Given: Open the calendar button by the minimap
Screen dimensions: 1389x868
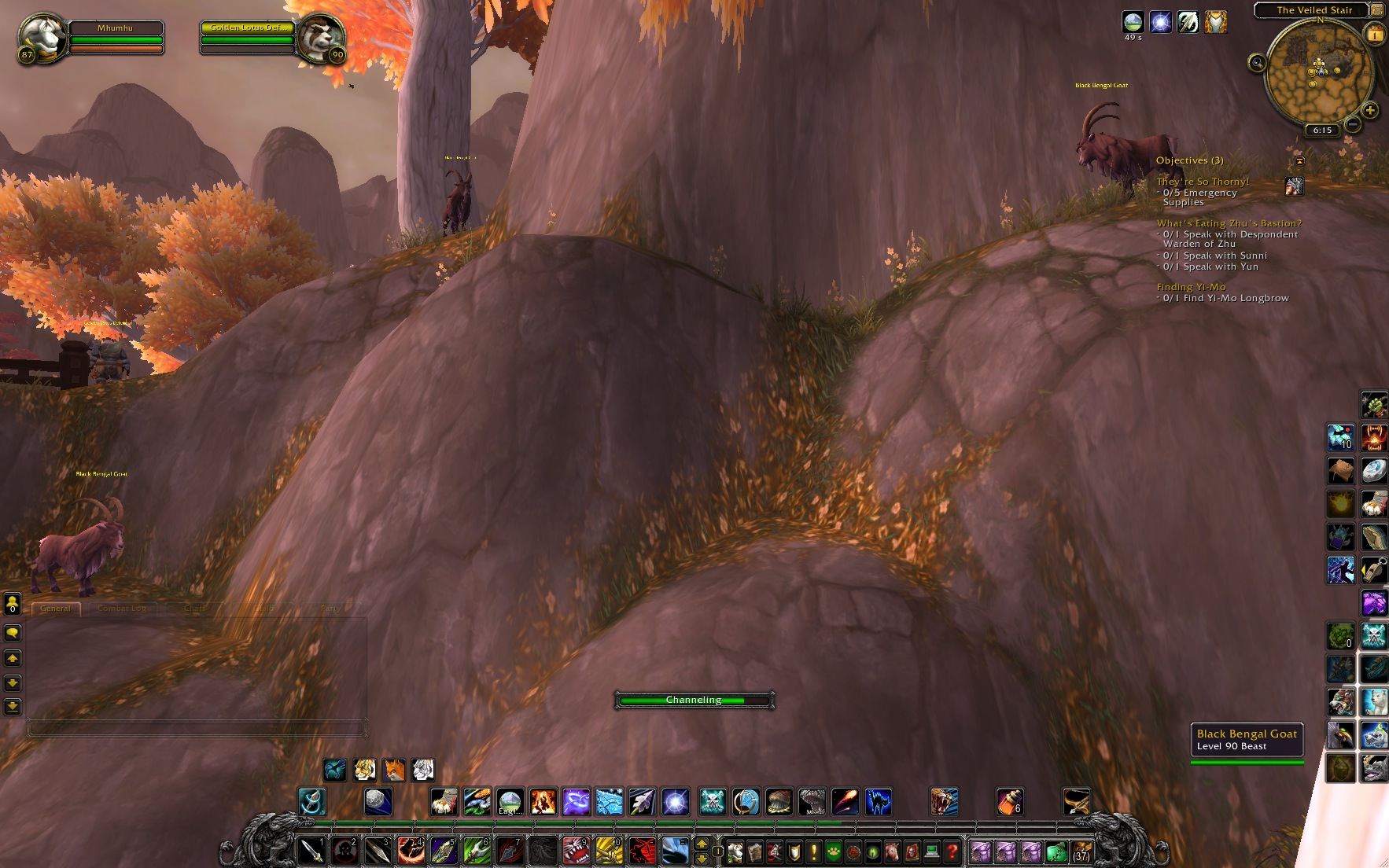Looking at the screenshot, I should 1376,35.
